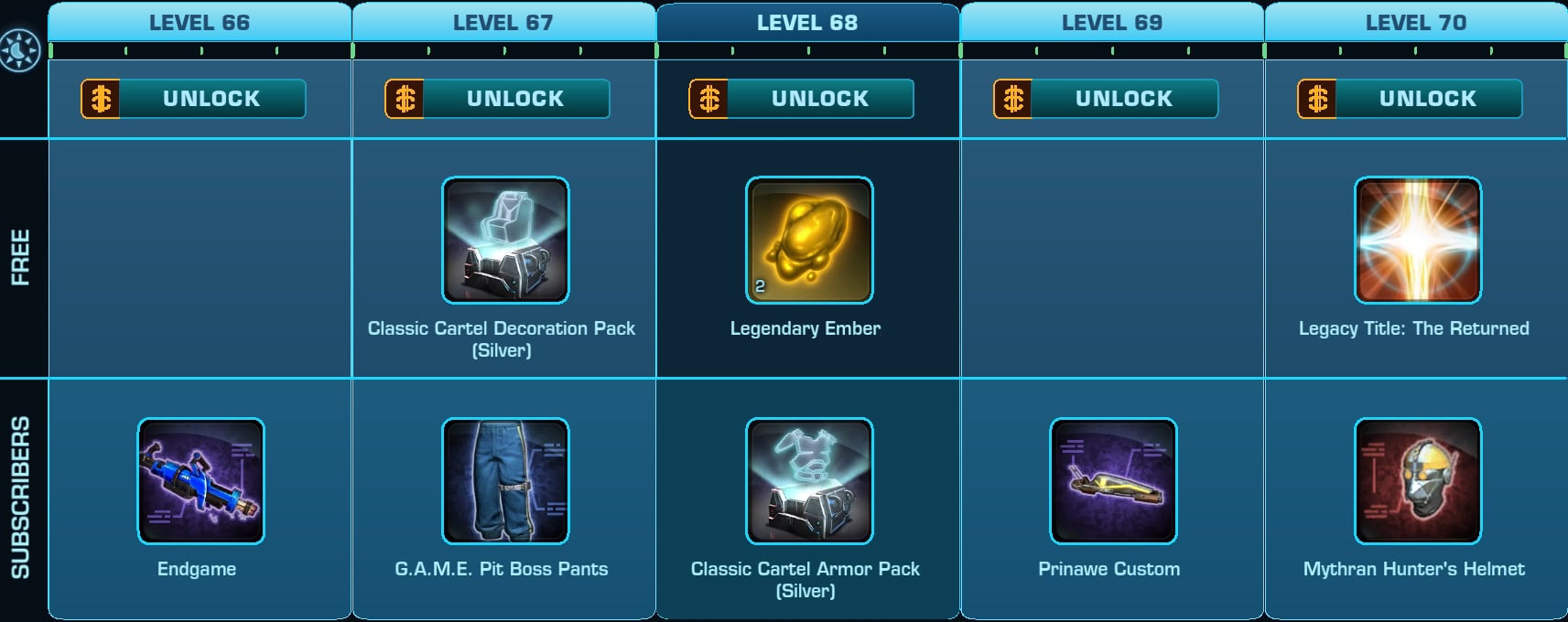The width and height of the screenshot is (1568, 622).
Task: Purchase the Level 69 unlock
Action: [x=1106, y=99]
